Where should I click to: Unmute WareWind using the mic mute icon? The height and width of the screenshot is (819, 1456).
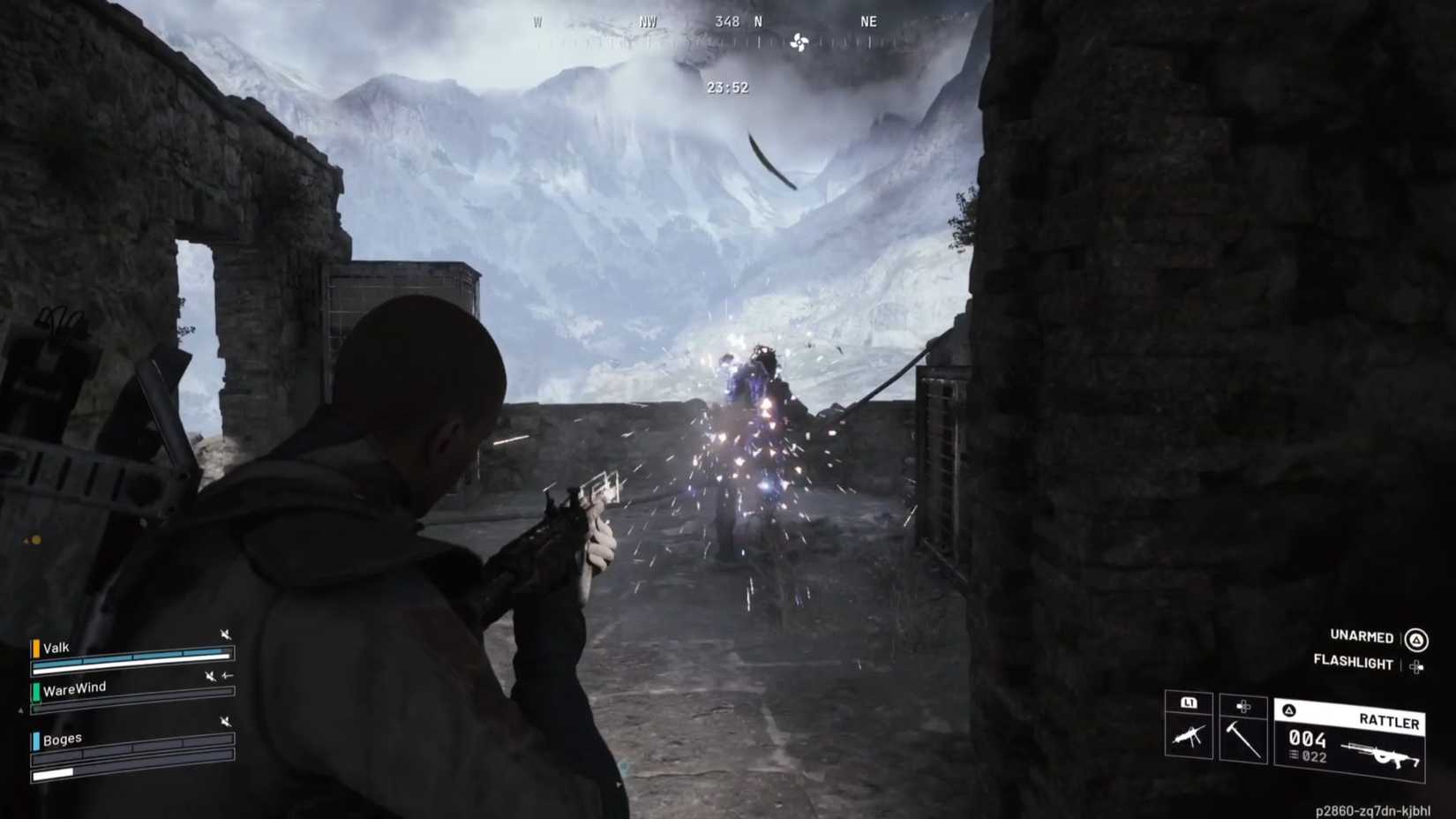point(211,677)
